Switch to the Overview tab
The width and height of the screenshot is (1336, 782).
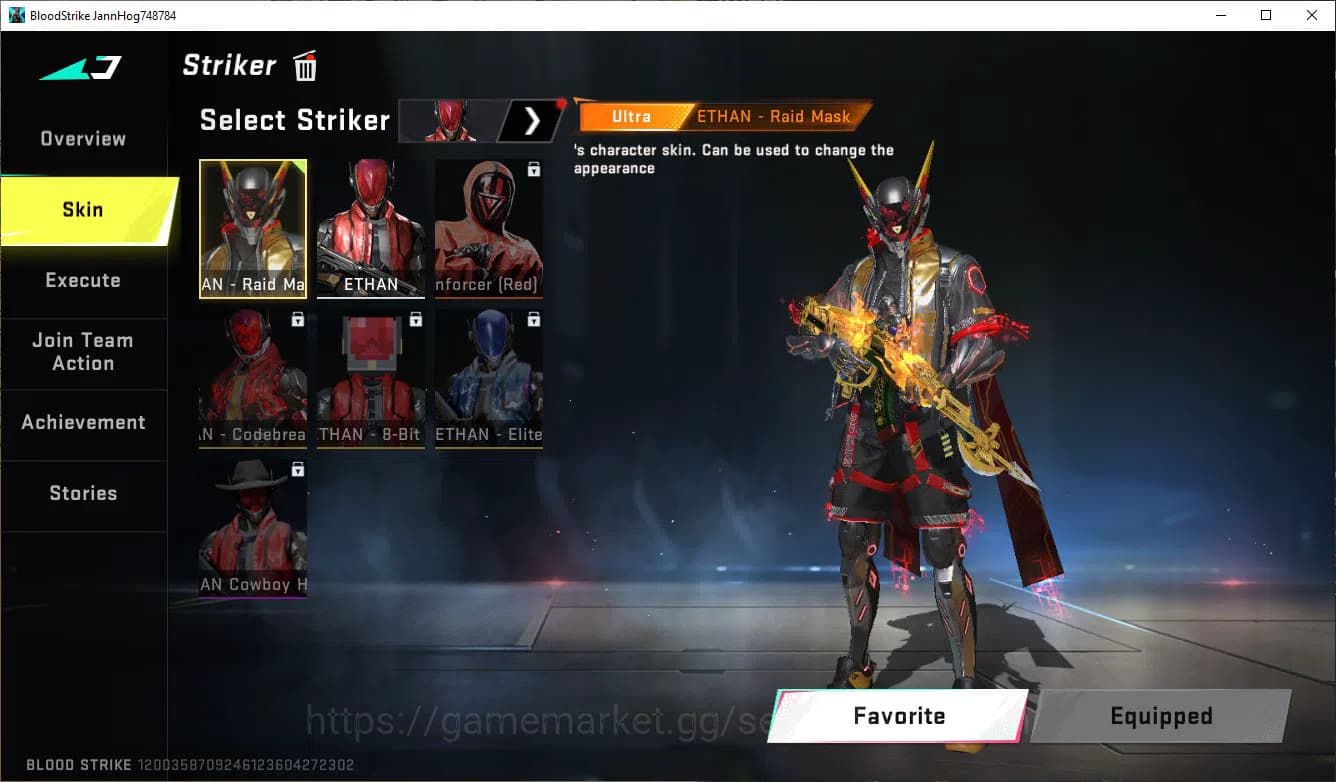(x=82, y=138)
